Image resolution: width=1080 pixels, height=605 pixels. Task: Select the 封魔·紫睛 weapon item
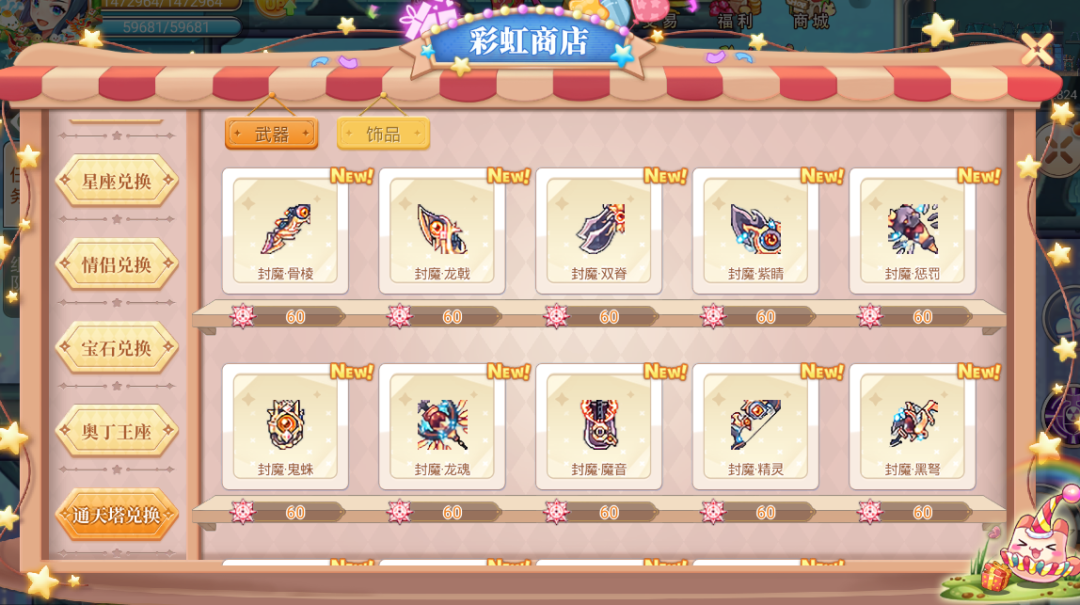coord(755,231)
